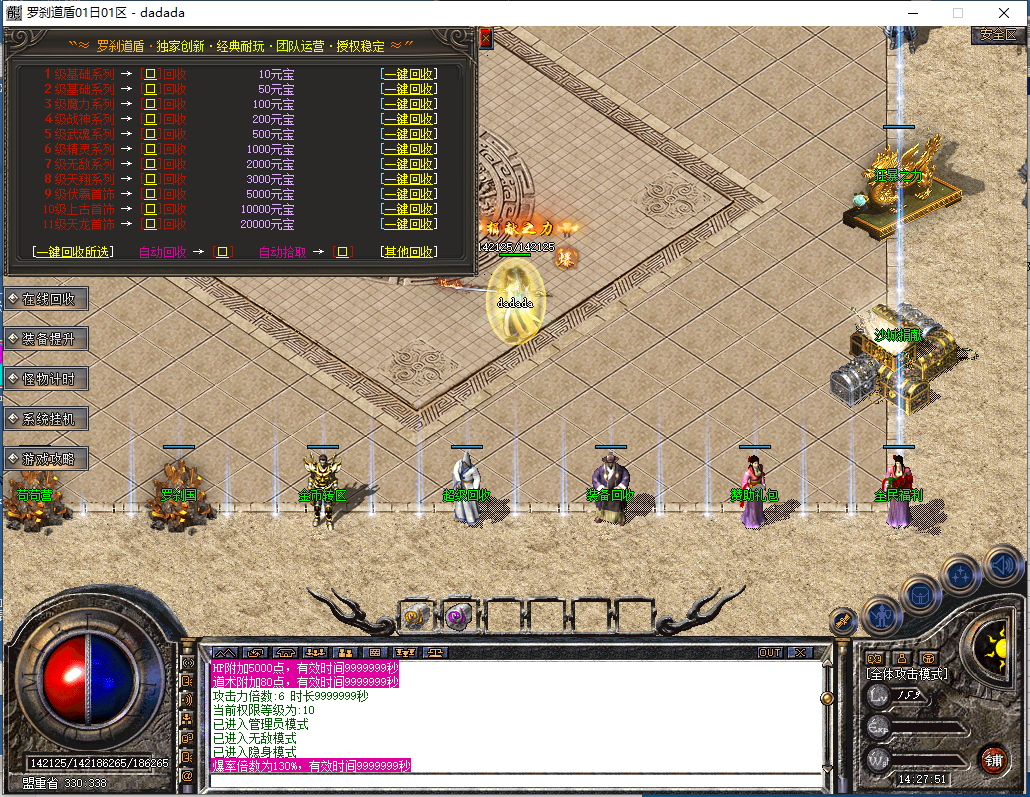This screenshot has width=1030, height=797.
Task: Select the 系统挂机 side button
Action: click(x=47, y=419)
